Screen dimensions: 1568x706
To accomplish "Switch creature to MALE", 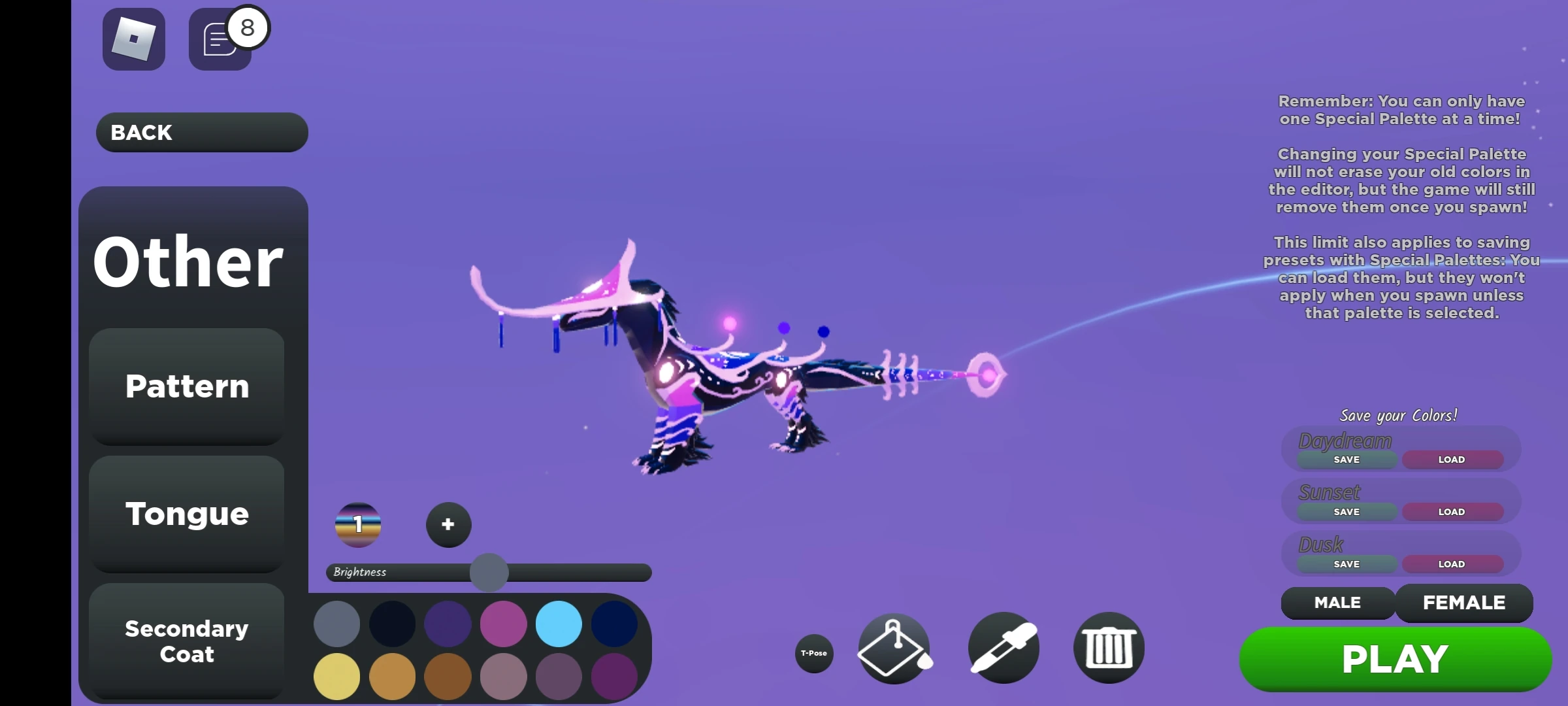I will [x=1336, y=603].
